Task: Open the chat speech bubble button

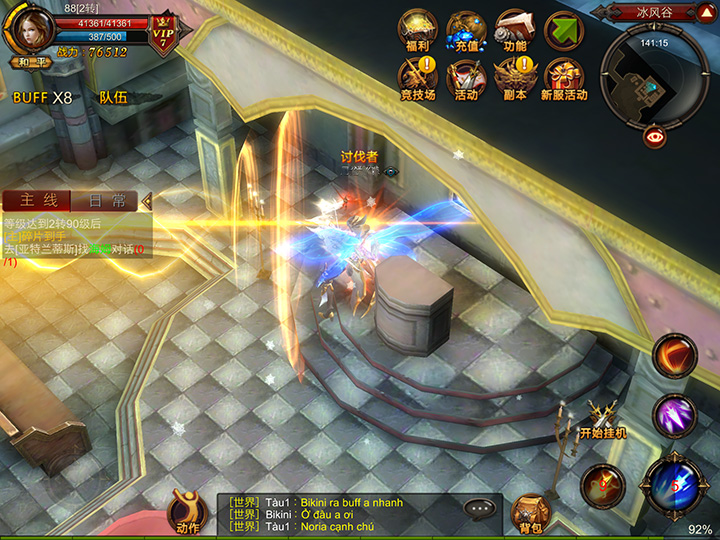Action: tap(482, 508)
